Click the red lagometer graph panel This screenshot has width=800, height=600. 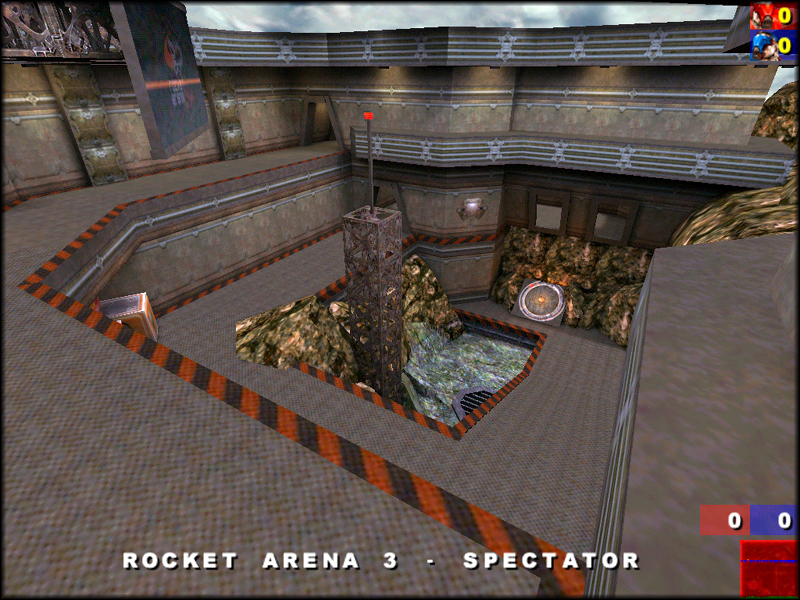[x=768, y=568]
